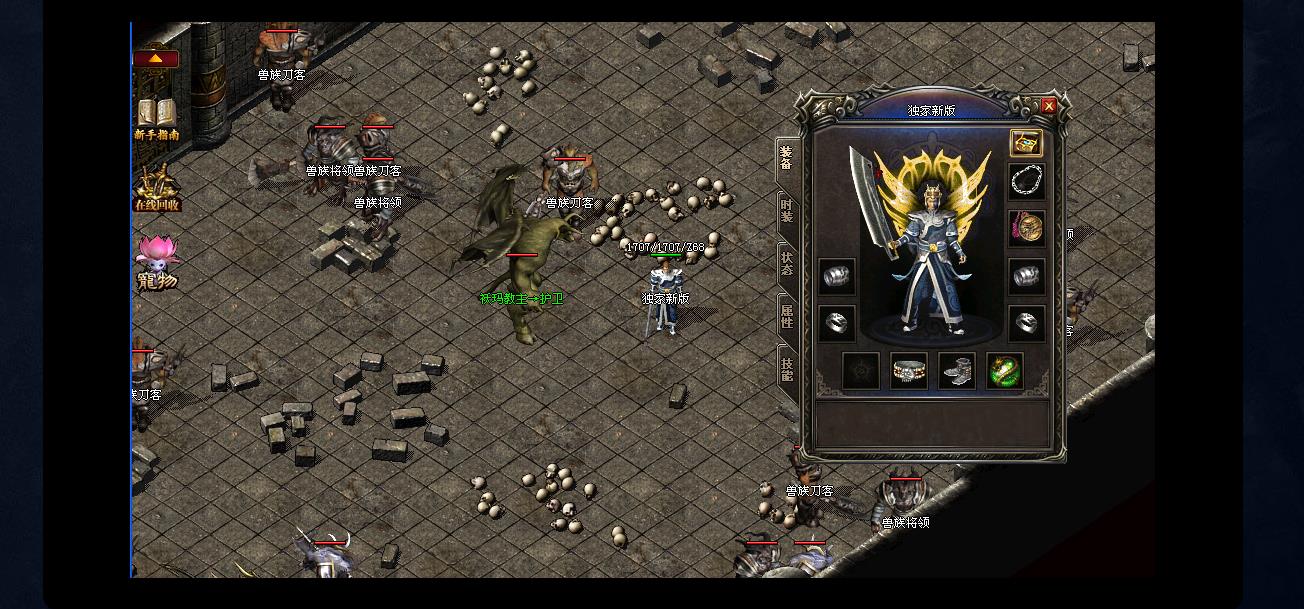The width and height of the screenshot is (1304, 609).
Task: Select the equipped belt slot
Action: pos(909,371)
